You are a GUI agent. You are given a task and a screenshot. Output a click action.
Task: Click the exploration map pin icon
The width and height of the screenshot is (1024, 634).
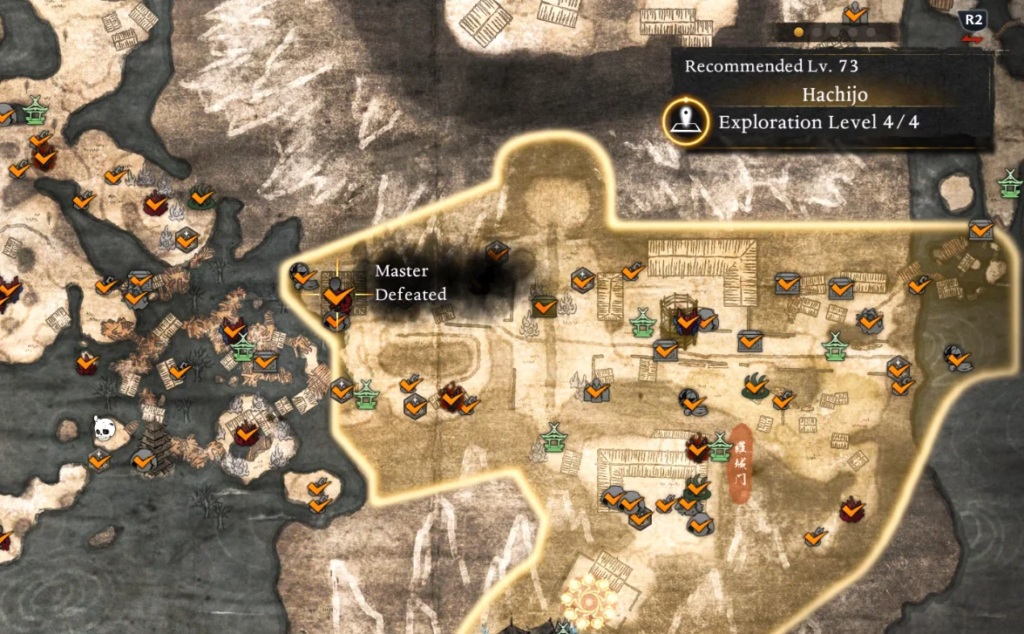pyautogui.click(x=684, y=122)
